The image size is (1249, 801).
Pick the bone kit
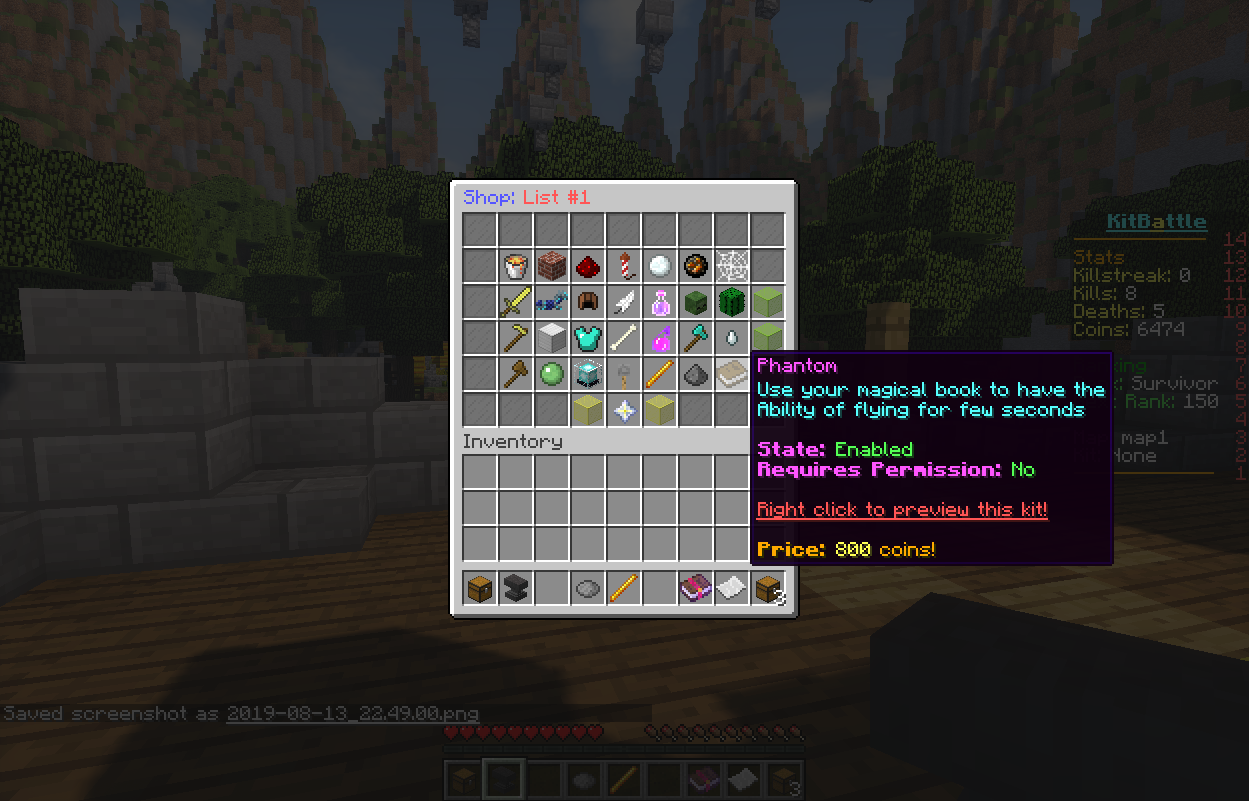click(x=624, y=338)
